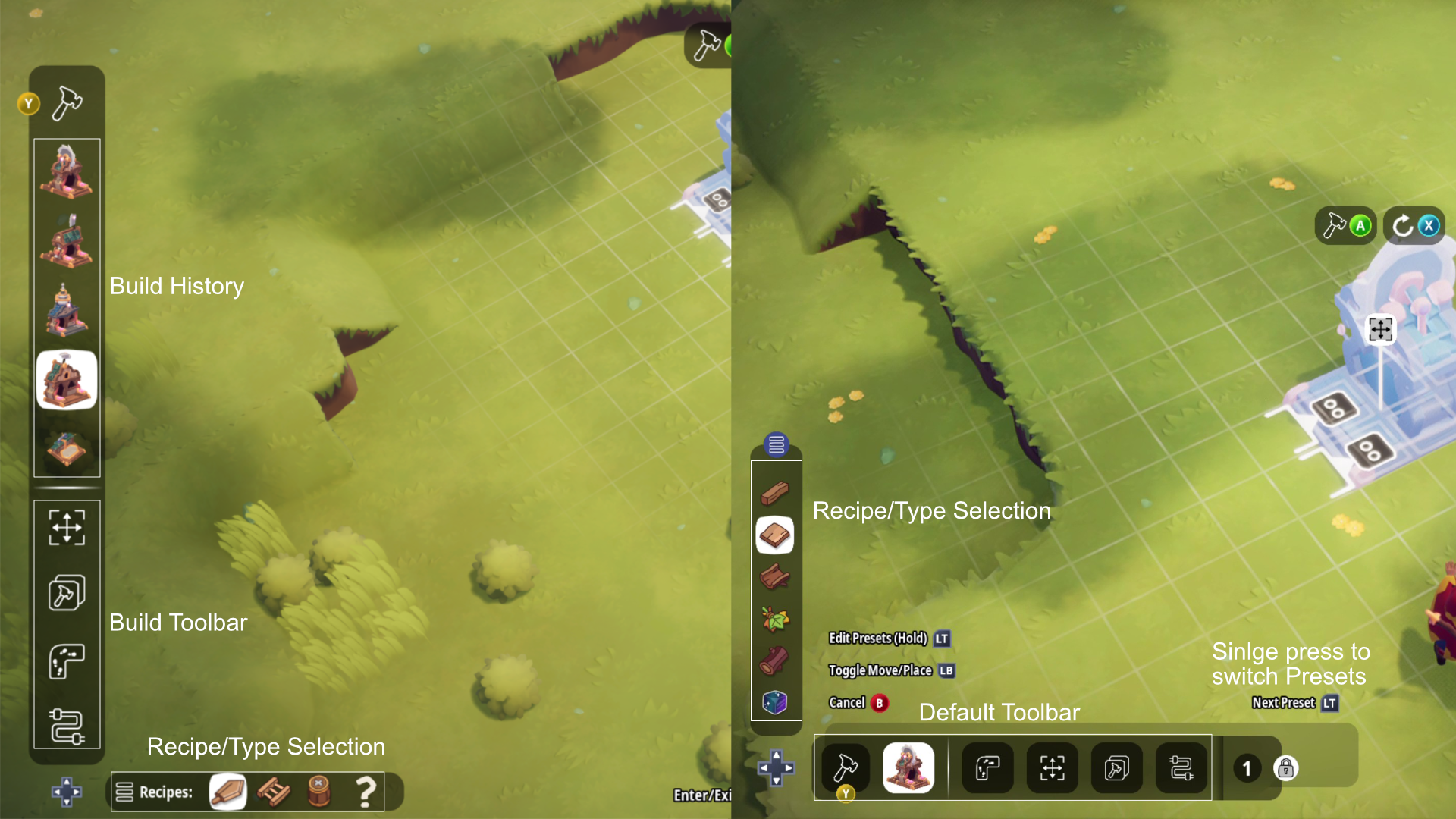This screenshot has width=1456, height=819.
Task: Click the hammer build tool in Default Toolbar
Action: [x=846, y=767]
